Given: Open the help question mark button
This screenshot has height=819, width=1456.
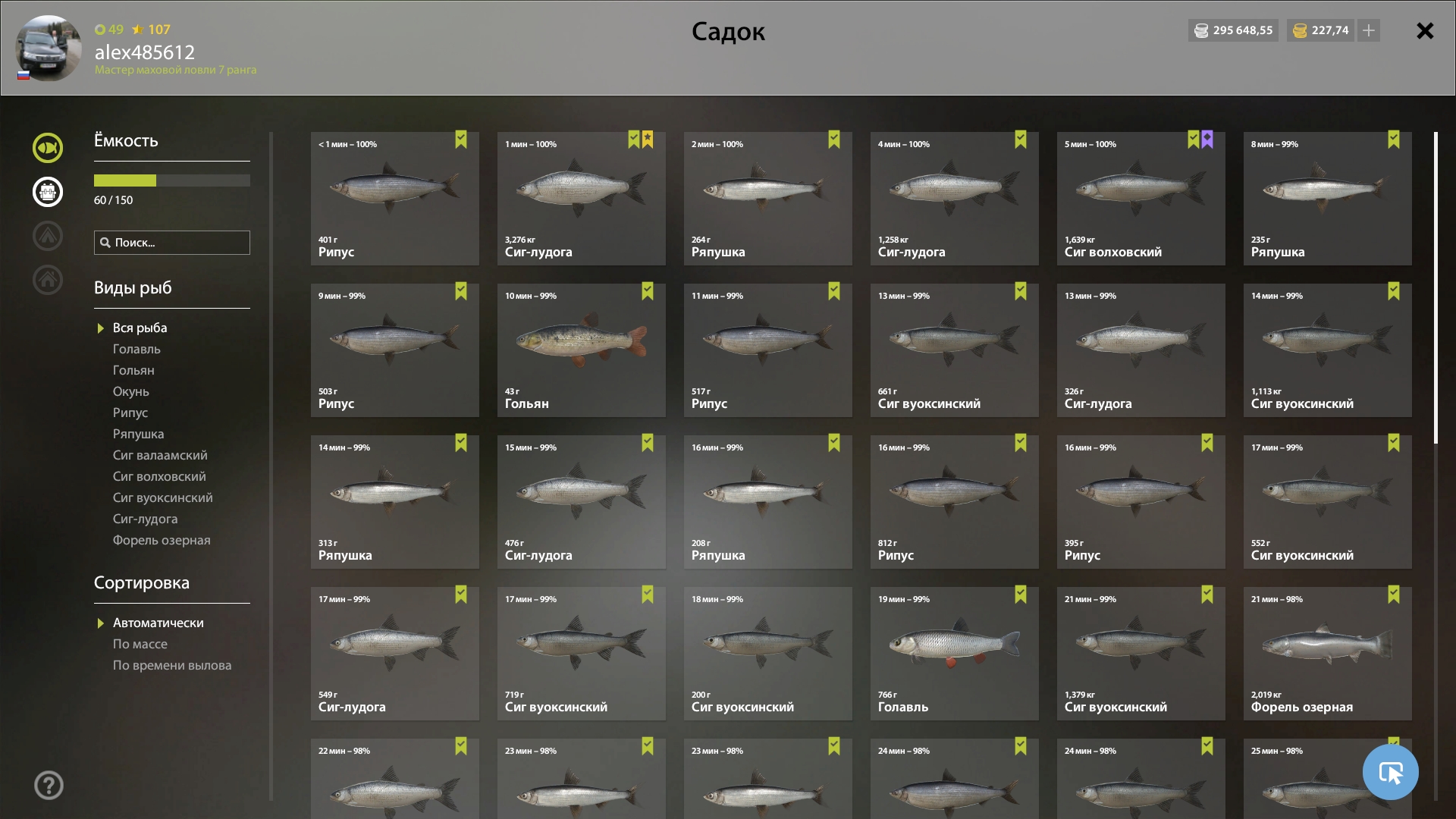Looking at the screenshot, I should coord(49,786).
